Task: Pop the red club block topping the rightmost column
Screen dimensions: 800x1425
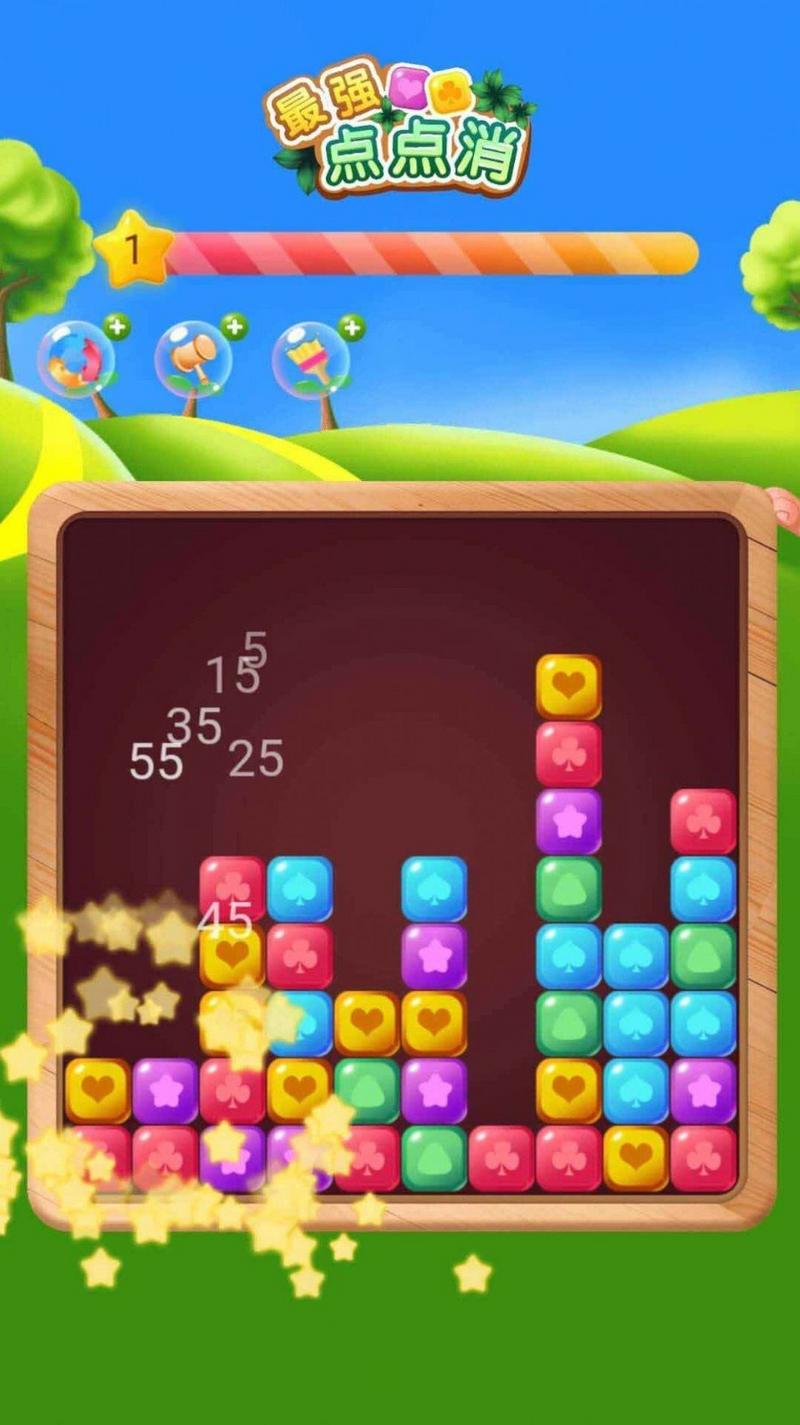Action: (x=703, y=821)
